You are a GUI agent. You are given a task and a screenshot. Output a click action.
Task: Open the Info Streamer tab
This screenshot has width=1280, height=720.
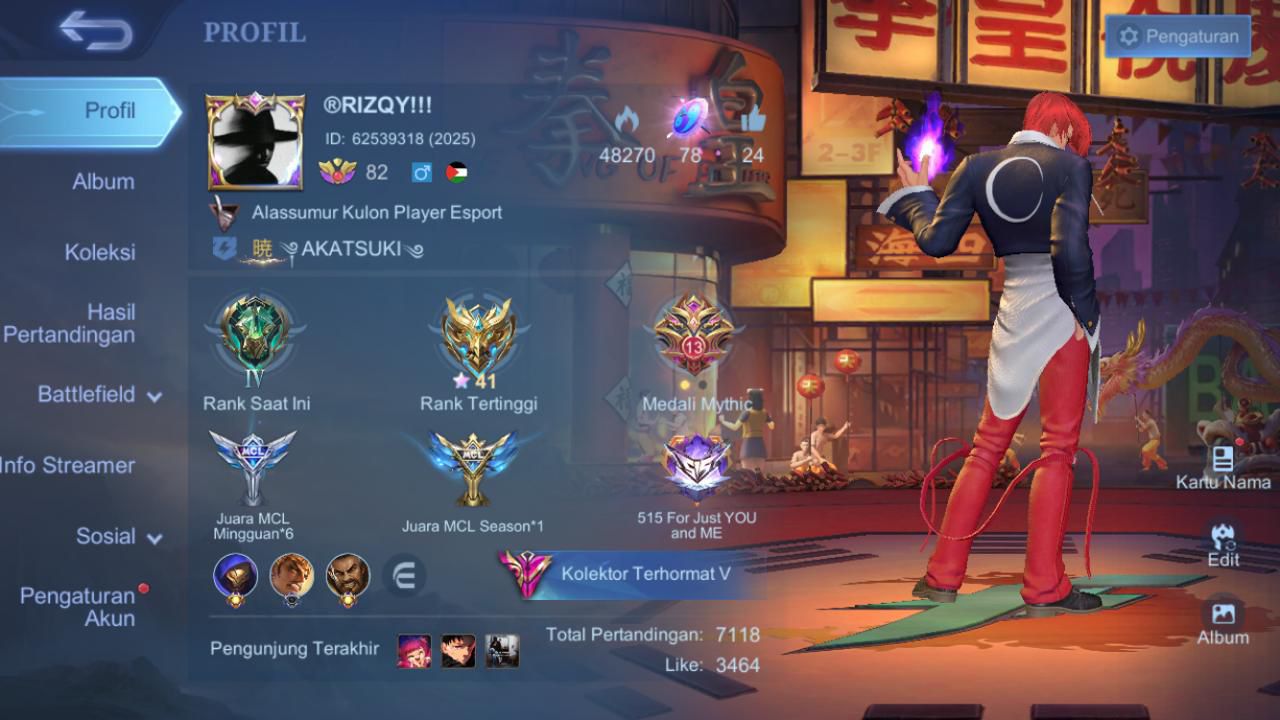[x=68, y=465]
